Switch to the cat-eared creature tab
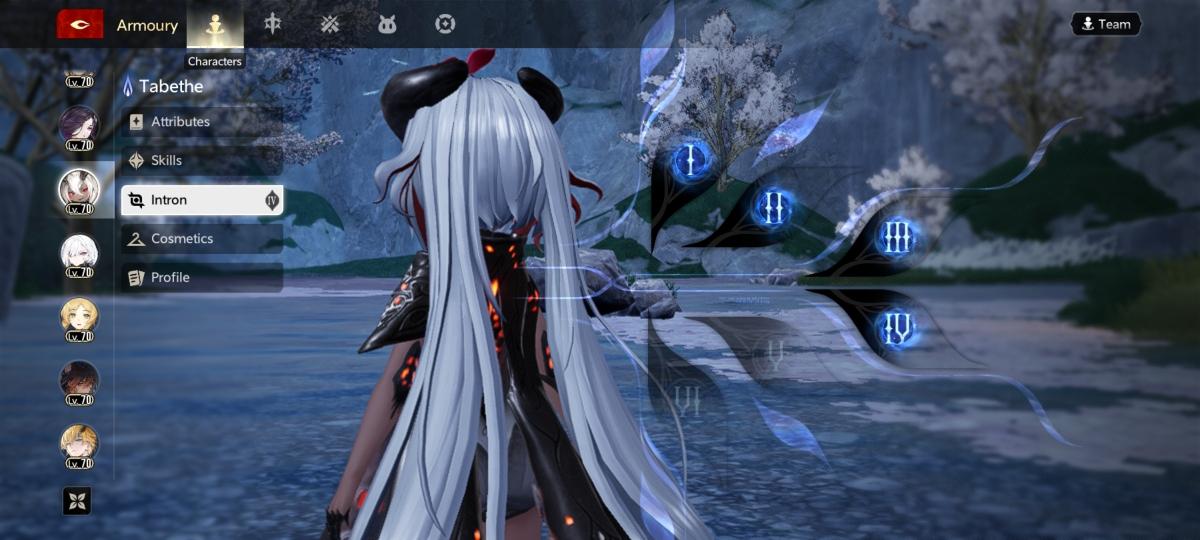Viewport: 1200px width, 540px height. (387, 25)
